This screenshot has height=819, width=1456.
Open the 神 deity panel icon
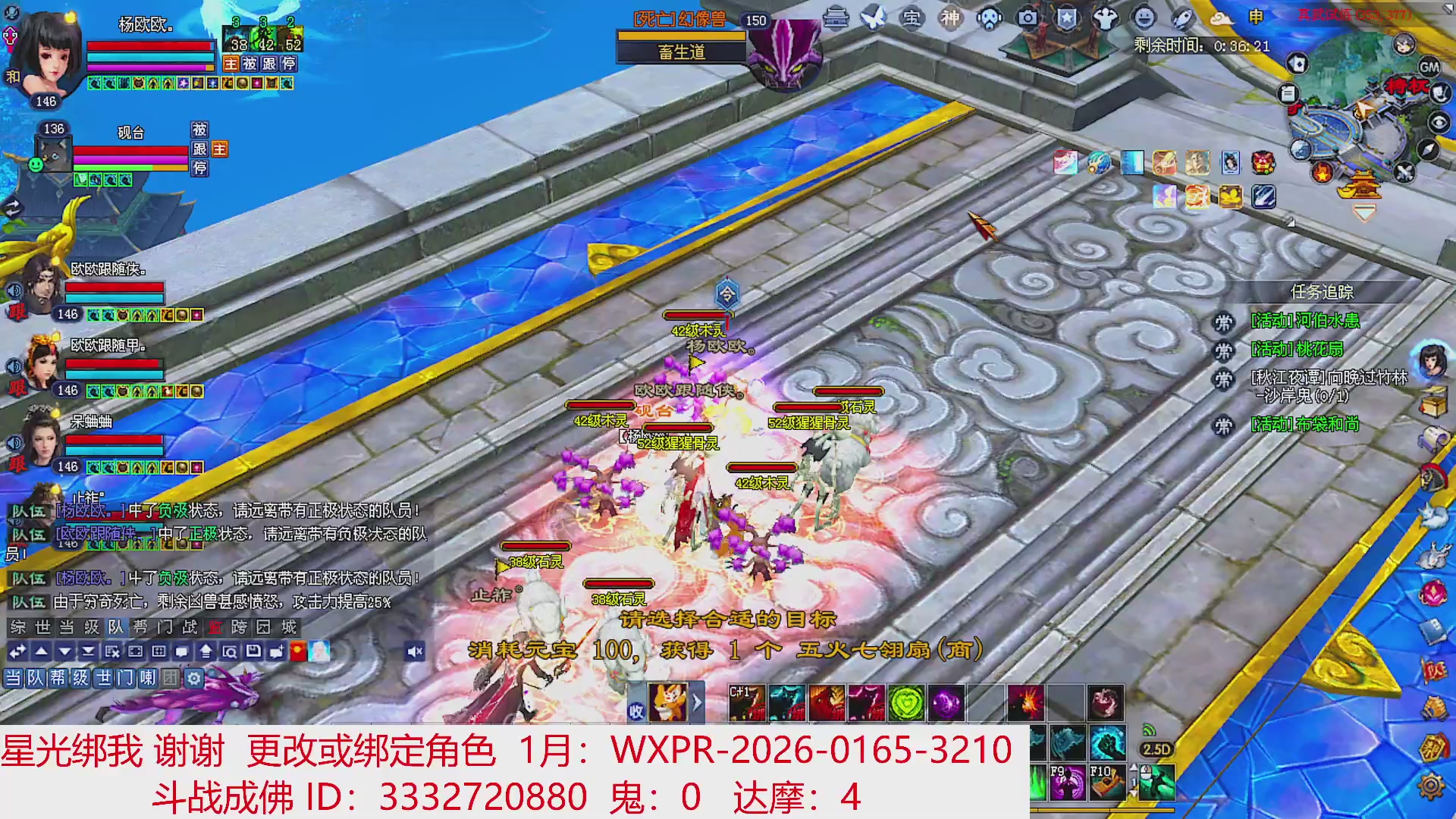click(x=950, y=19)
